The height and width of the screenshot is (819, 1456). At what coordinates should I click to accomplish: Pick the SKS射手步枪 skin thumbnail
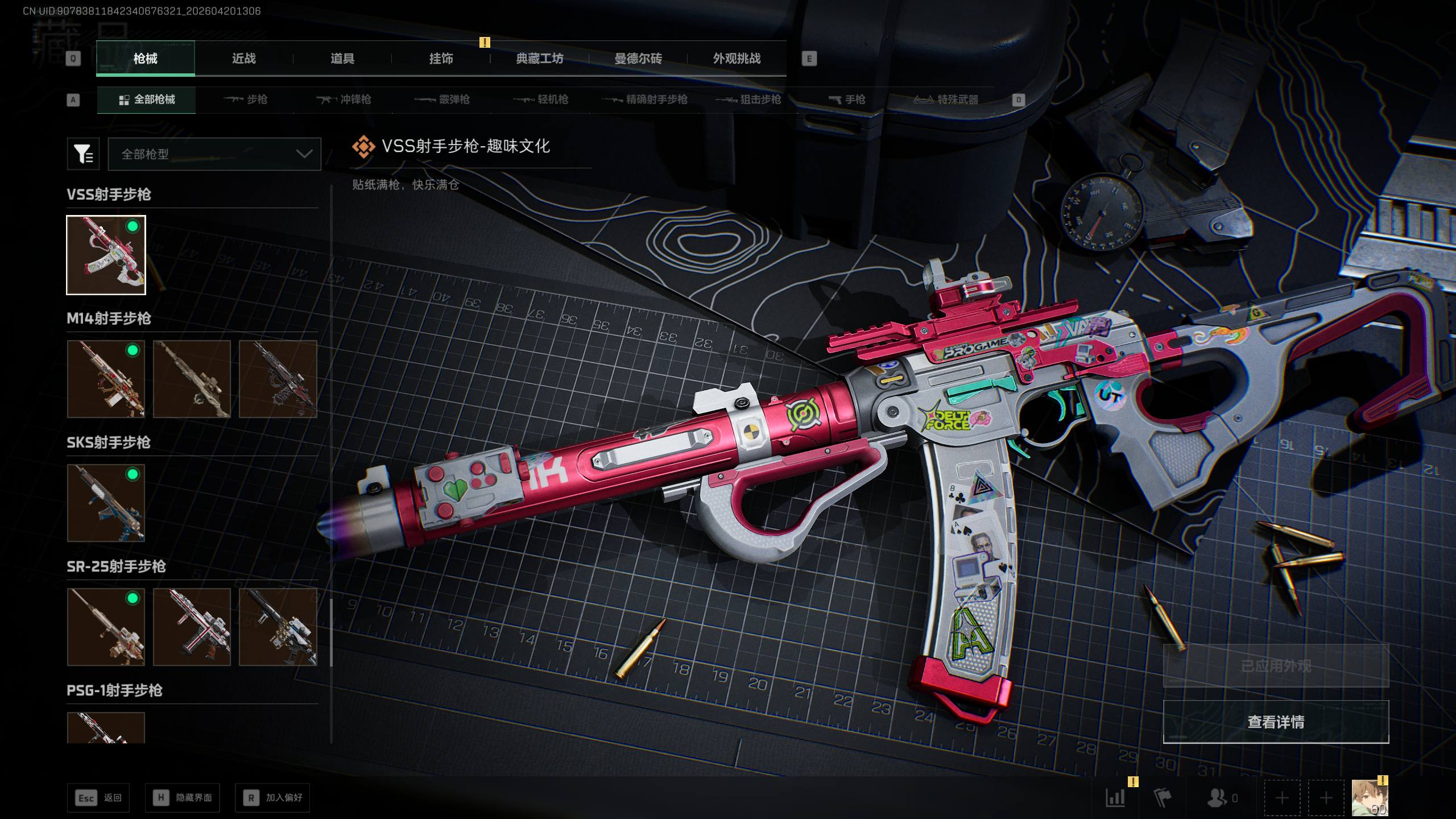point(106,503)
